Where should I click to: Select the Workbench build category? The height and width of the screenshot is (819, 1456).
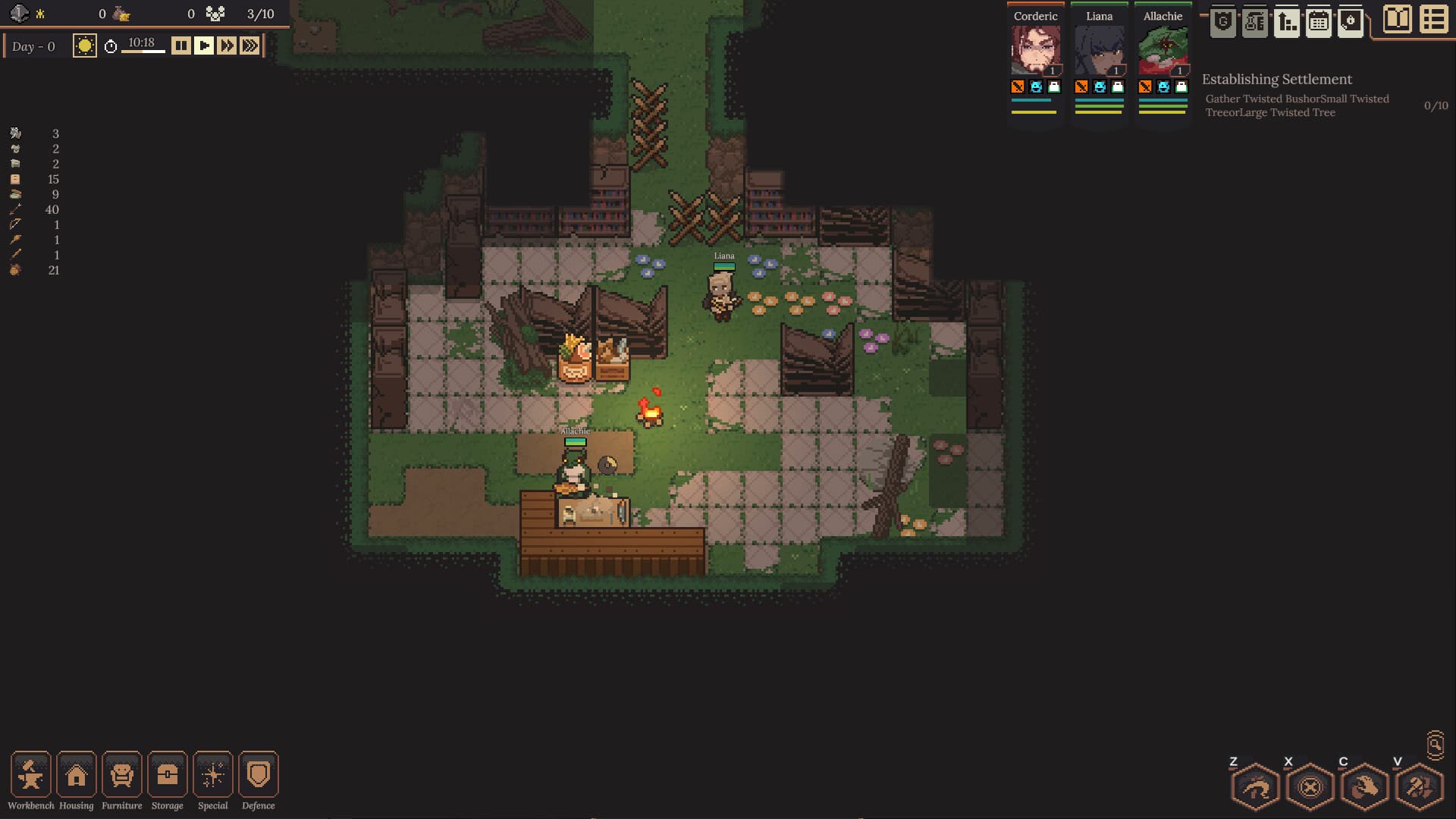pyautogui.click(x=30, y=774)
